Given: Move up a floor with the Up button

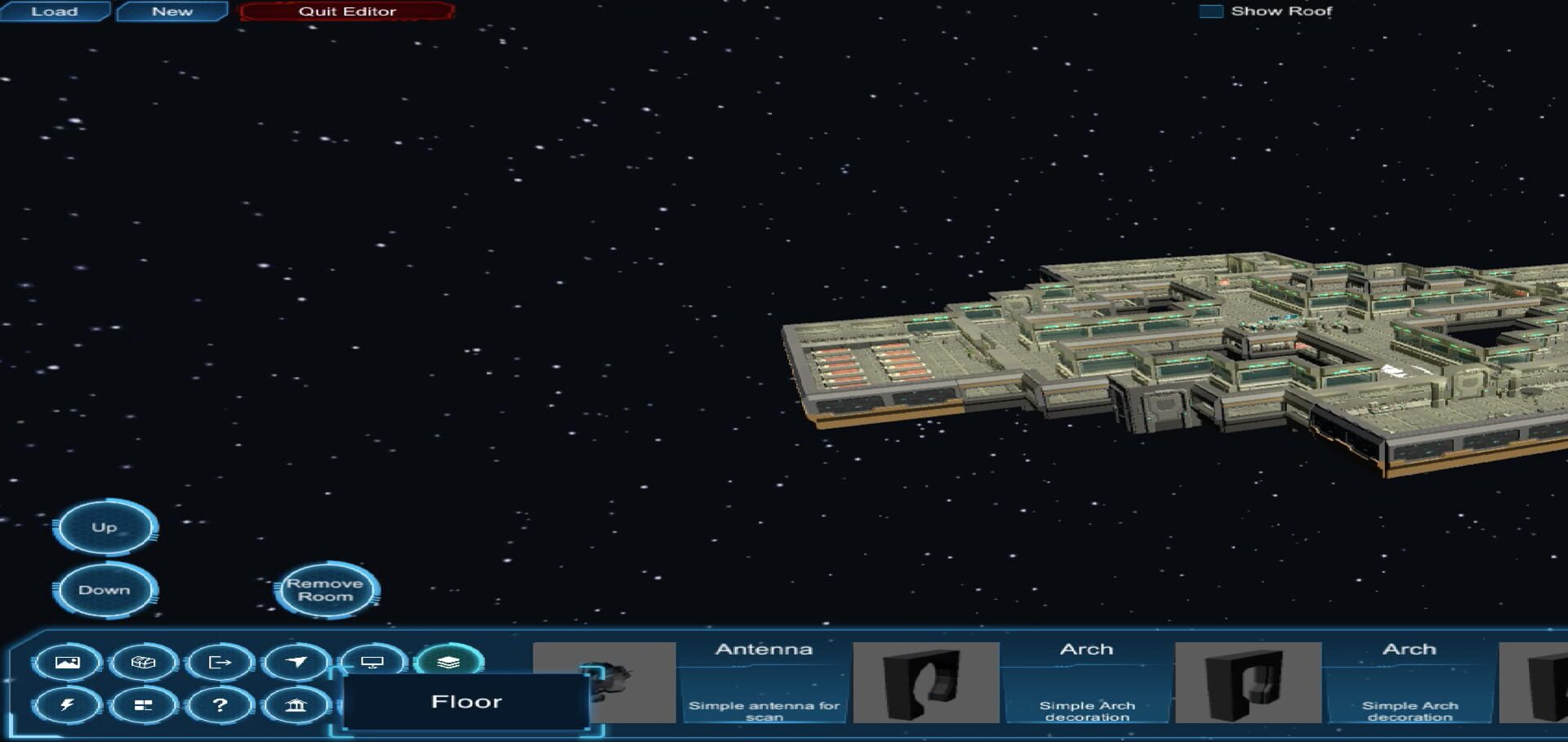Looking at the screenshot, I should [104, 527].
